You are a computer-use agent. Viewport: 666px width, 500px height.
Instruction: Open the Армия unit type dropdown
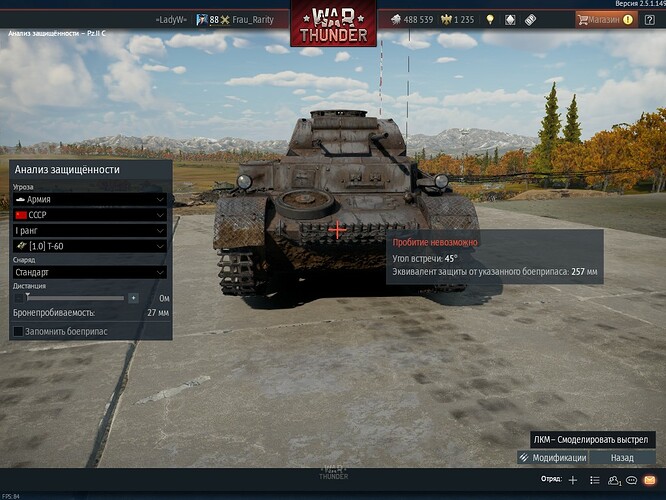click(88, 199)
